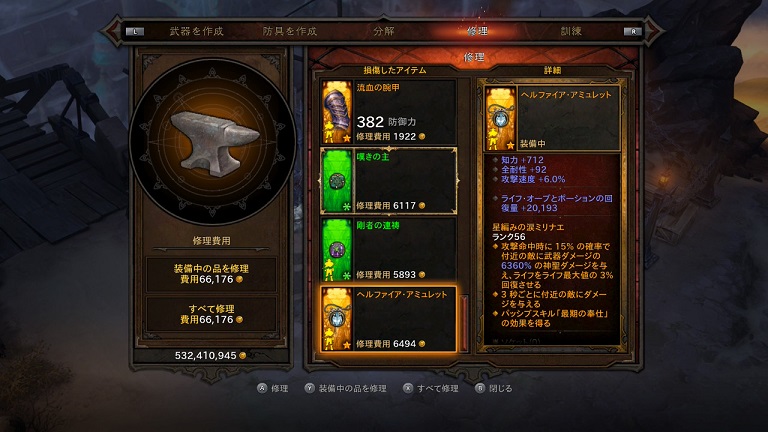Switch to the 武器を作成 tab

197,31
